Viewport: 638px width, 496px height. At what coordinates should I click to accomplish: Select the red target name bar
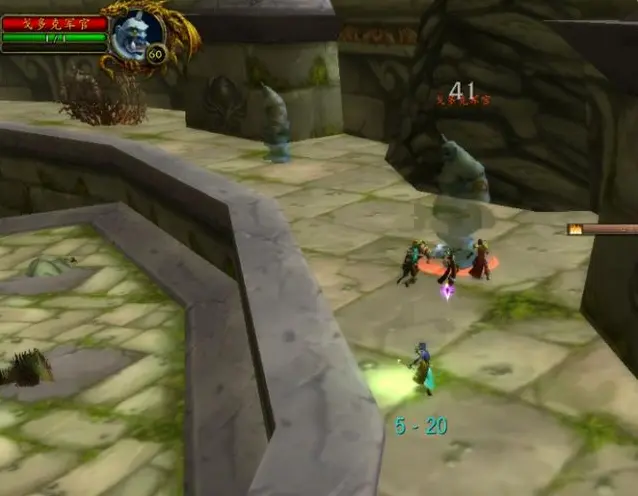(54, 23)
